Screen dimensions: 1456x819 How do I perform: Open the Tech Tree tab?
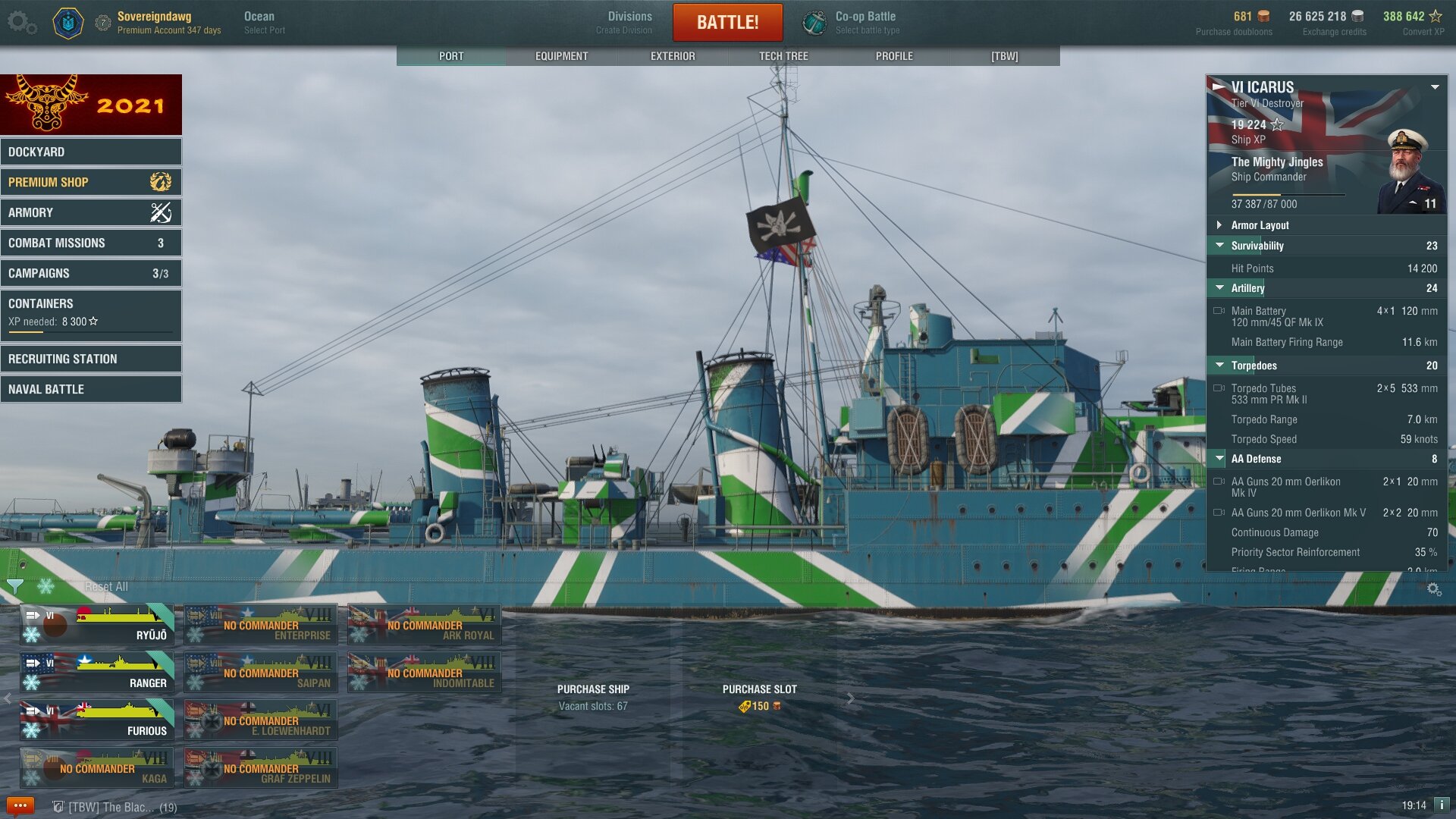point(783,56)
